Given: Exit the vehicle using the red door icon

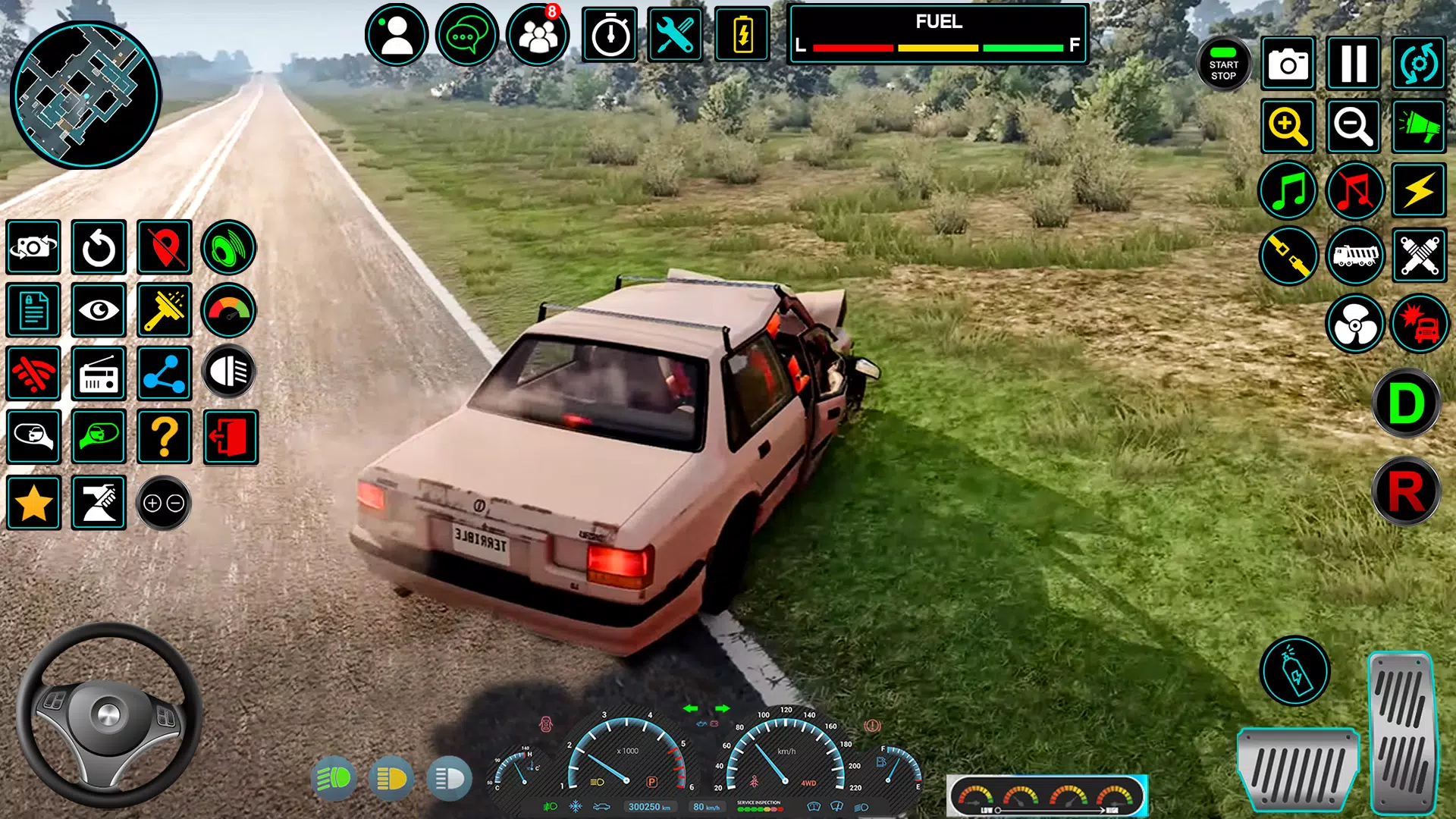Looking at the screenshot, I should 231,438.
